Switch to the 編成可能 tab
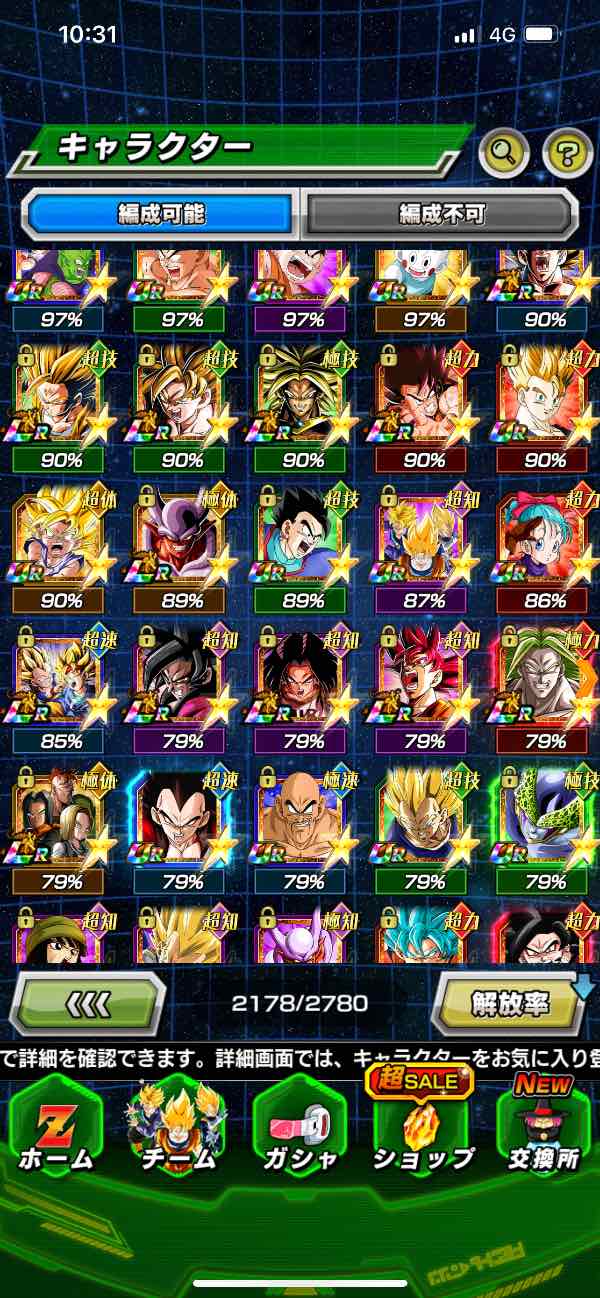Screen dimensions: 600x1298 tap(161, 214)
